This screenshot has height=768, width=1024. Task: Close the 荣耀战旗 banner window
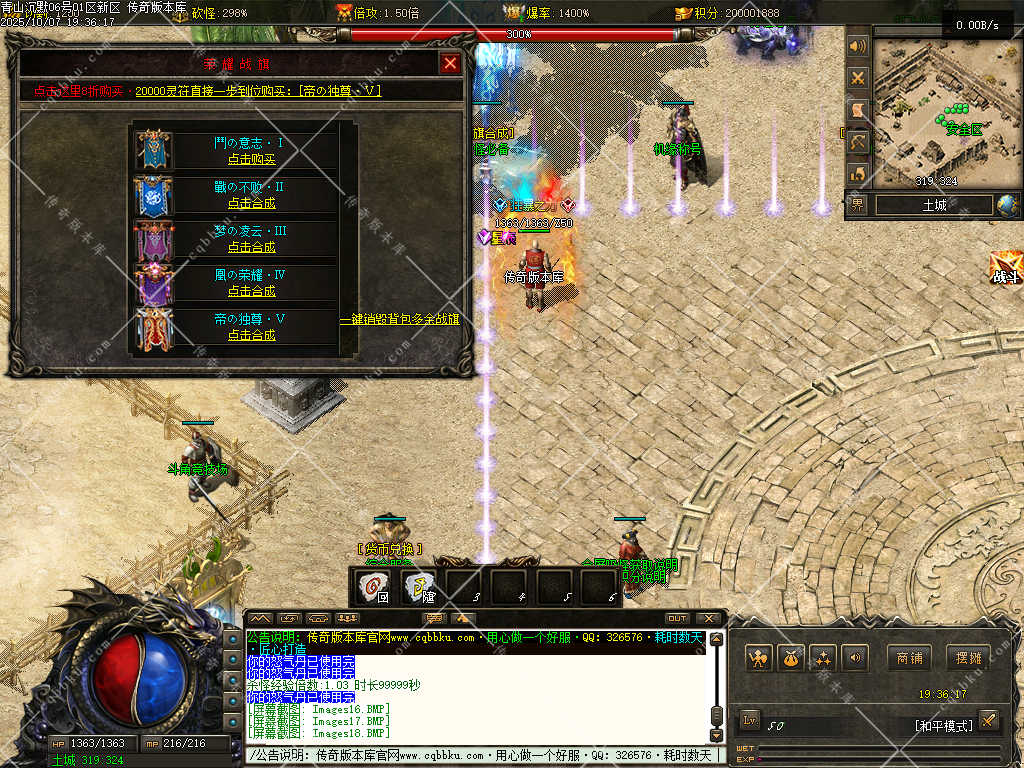click(451, 64)
